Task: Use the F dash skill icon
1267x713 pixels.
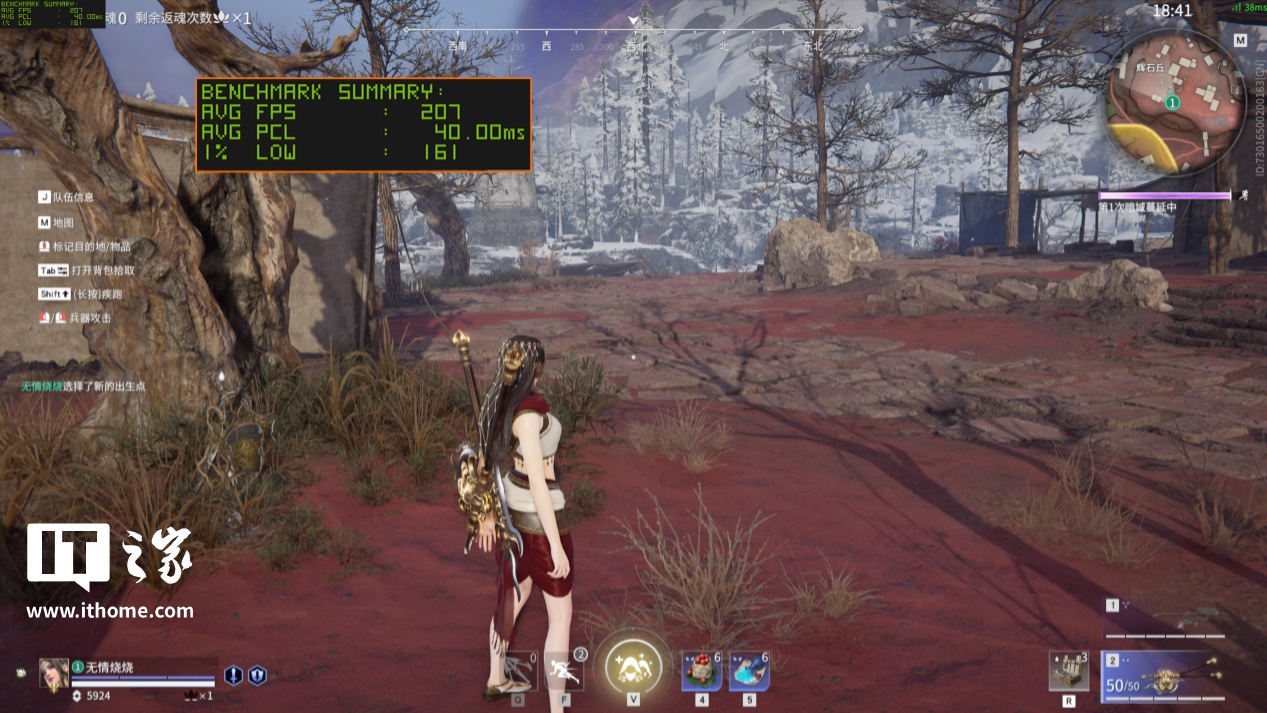Action: point(564,668)
